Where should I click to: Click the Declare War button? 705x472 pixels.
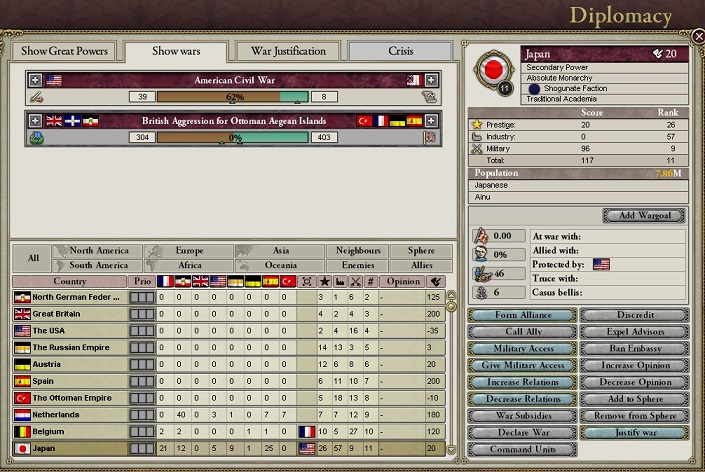(523, 433)
